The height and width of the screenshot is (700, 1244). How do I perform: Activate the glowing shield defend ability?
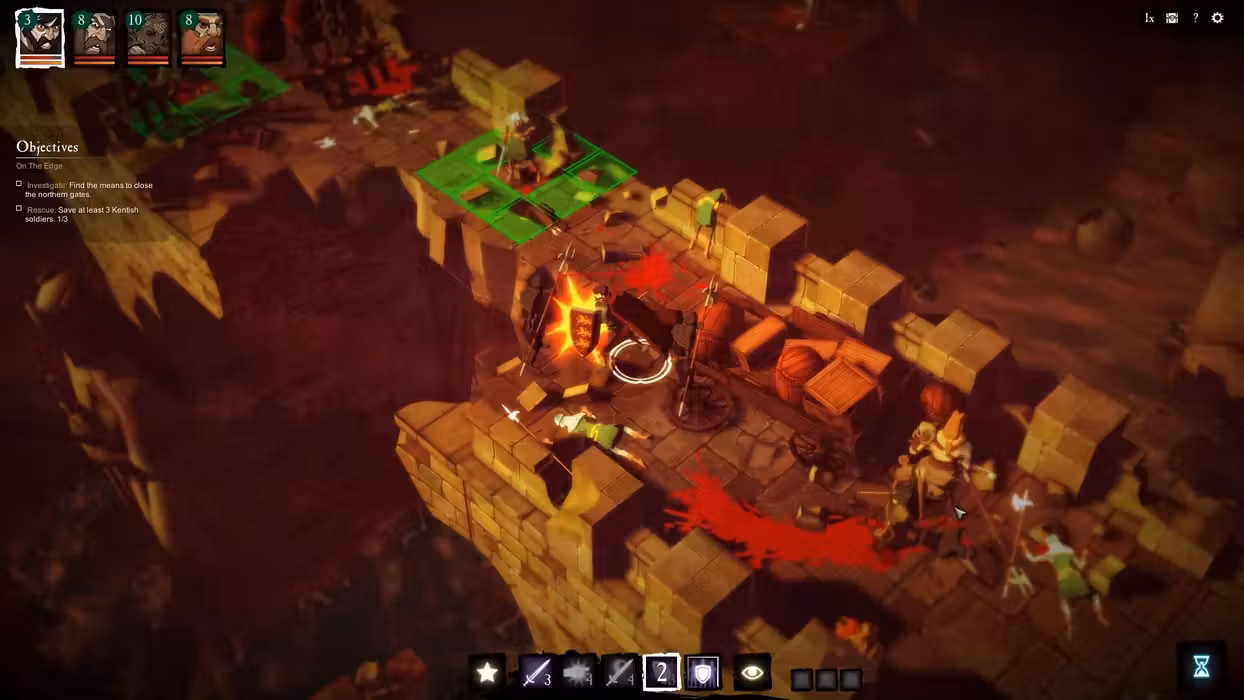point(703,672)
